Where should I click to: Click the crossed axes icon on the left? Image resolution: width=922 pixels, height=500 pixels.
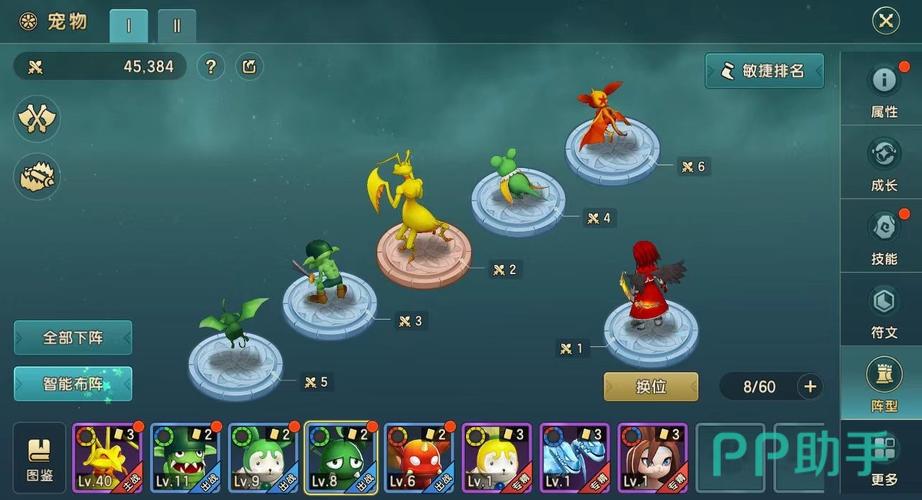pyautogui.click(x=37, y=120)
